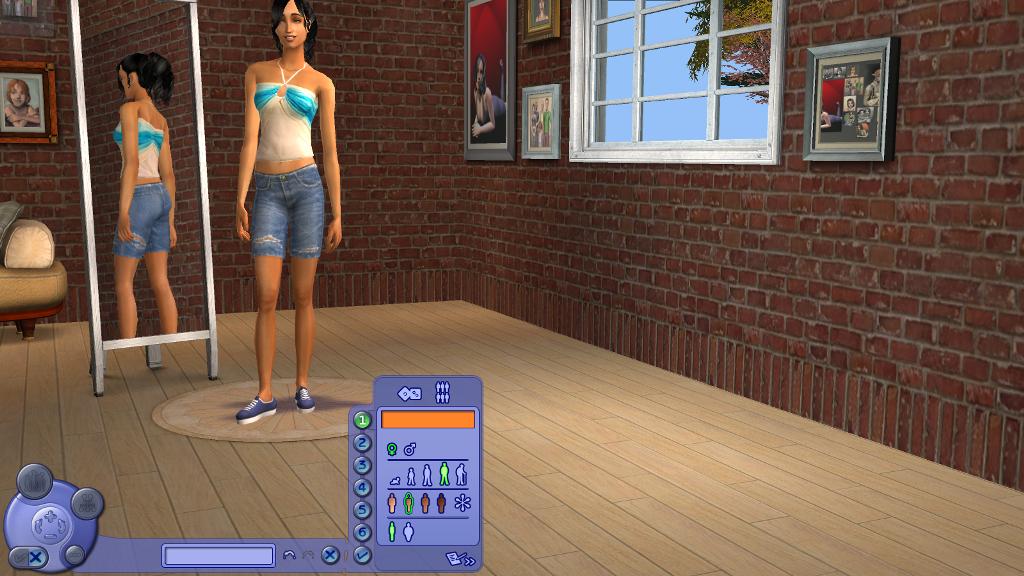Open the Sim bin group icon
The height and width of the screenshot is (576, 1024).
coord(442,394)
